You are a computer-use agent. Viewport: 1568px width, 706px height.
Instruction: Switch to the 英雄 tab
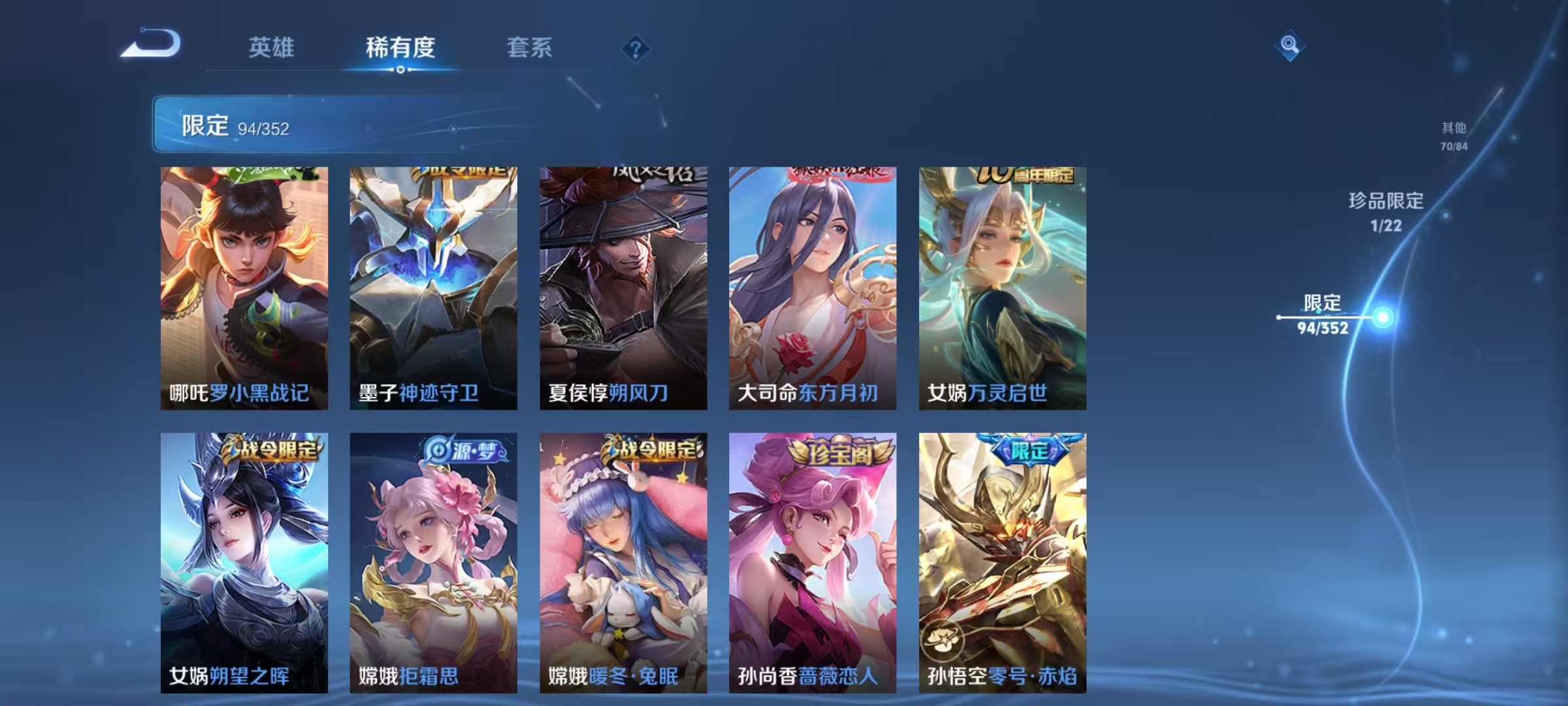tap(273, 48)
